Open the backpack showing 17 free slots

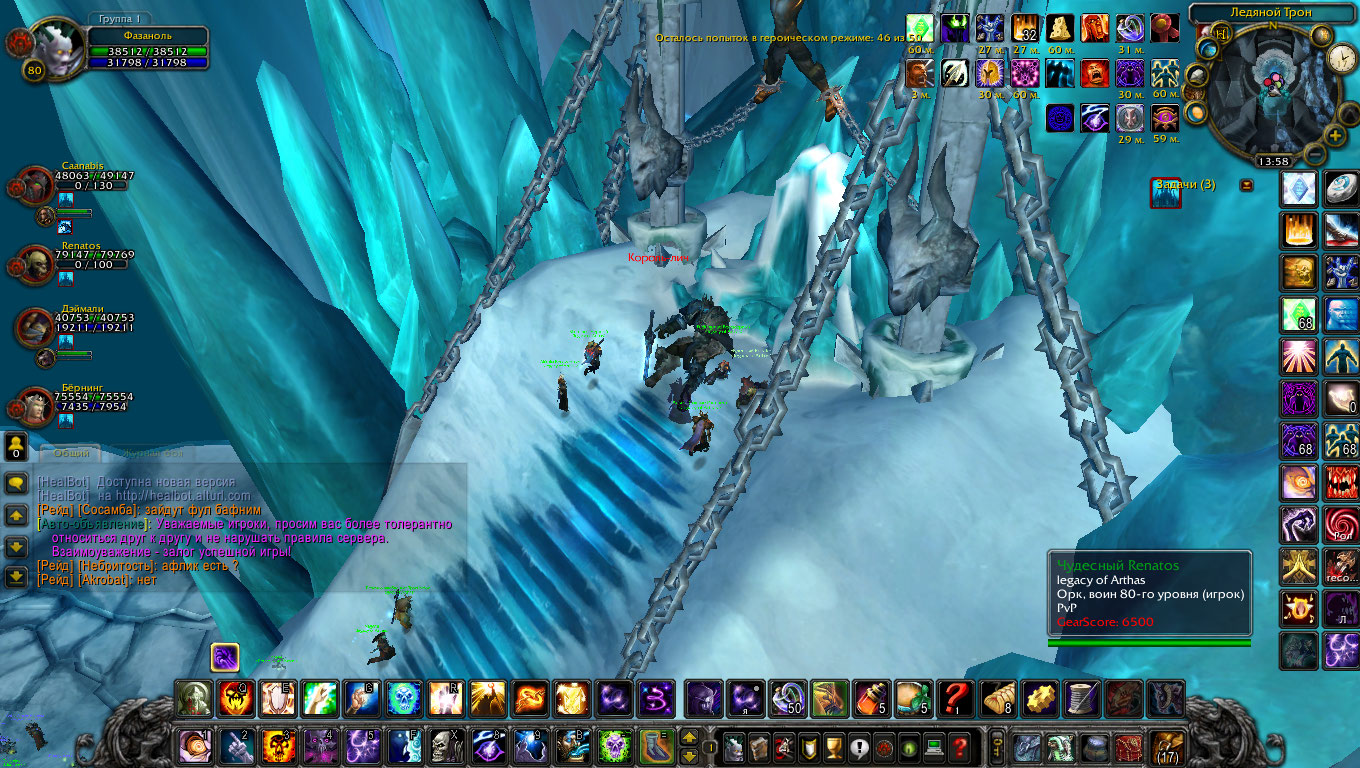click(x=1166, y=746)
